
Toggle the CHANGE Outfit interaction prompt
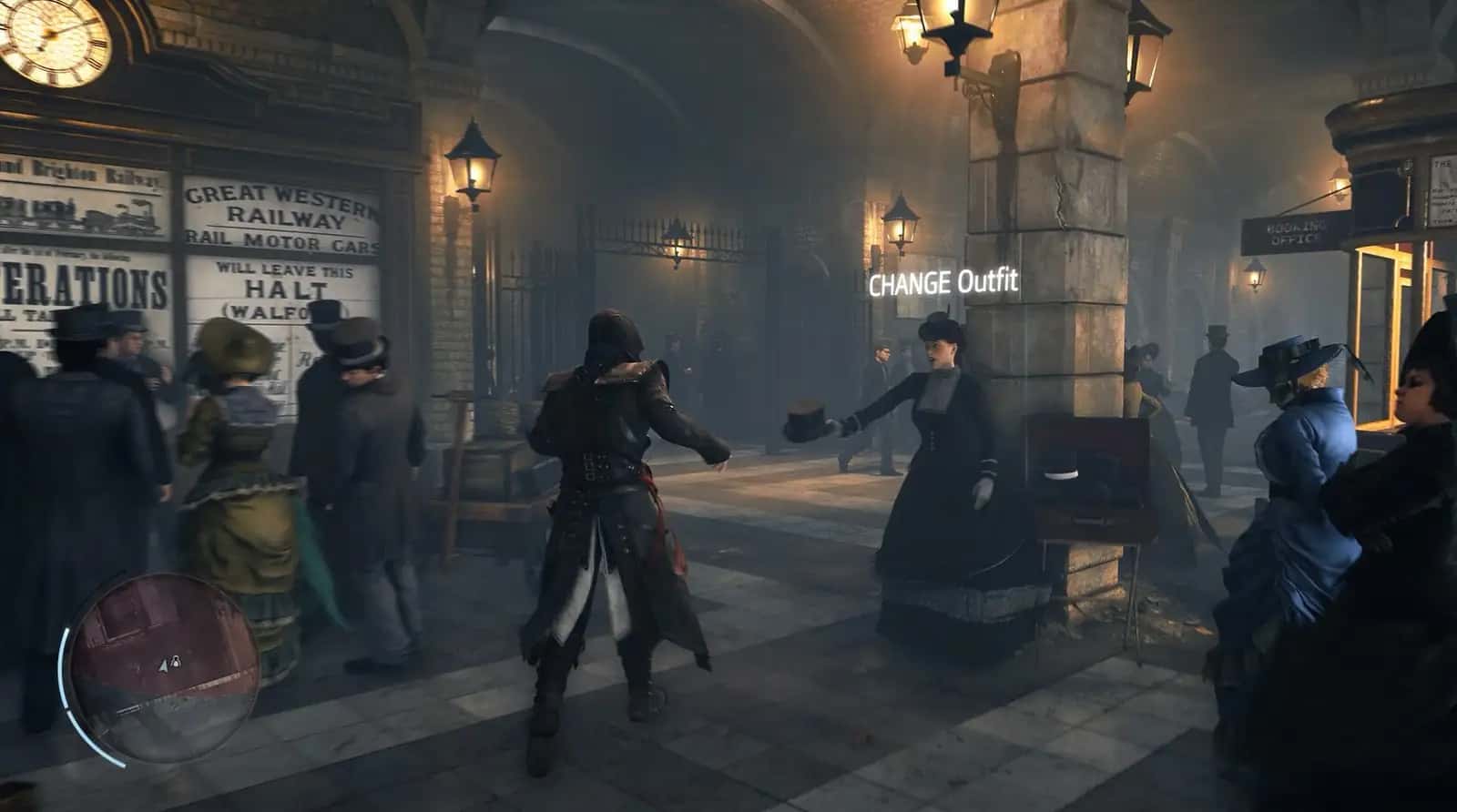[x=942, y=283]
